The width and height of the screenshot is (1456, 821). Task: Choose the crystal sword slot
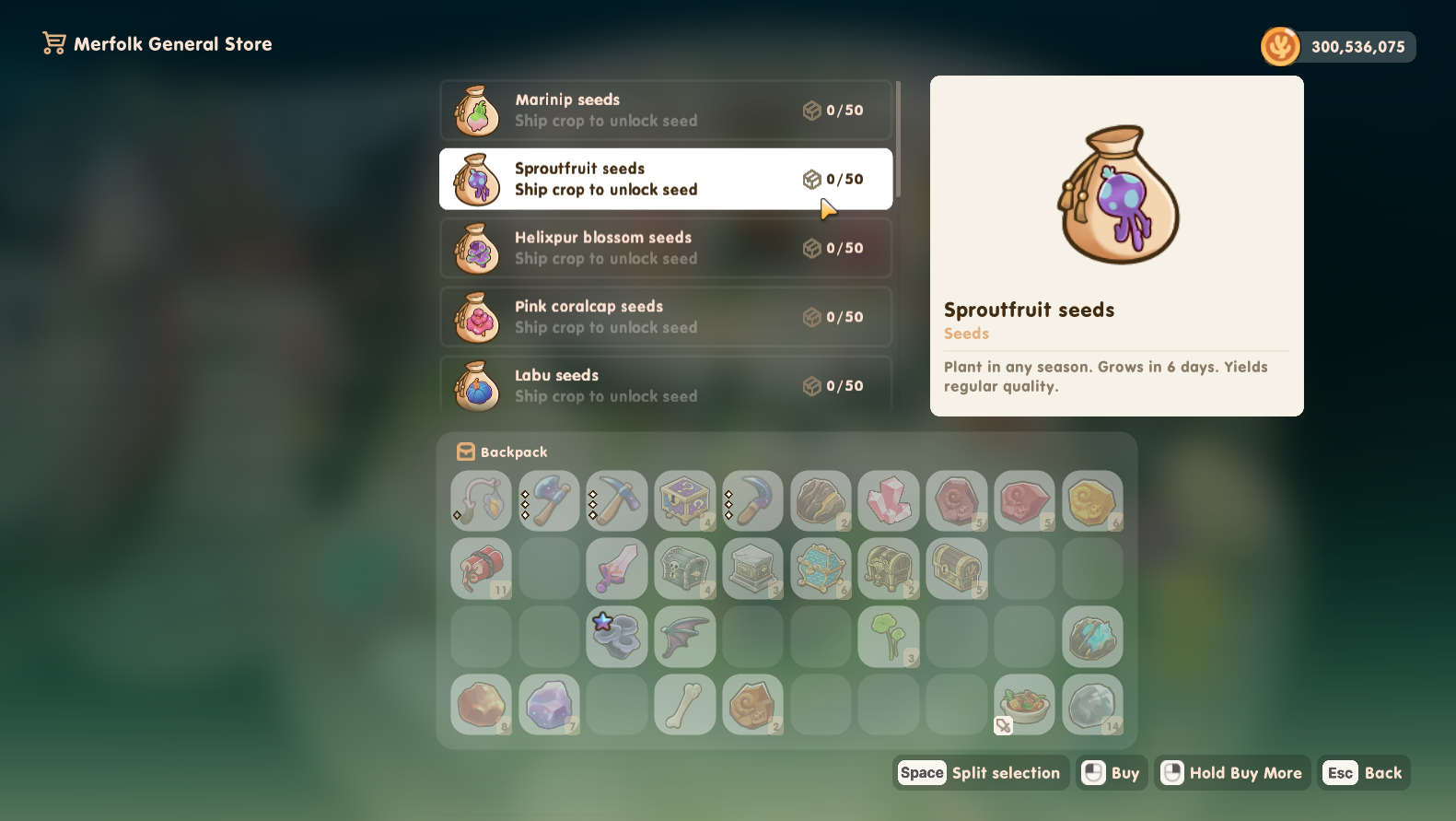(617, 569)
